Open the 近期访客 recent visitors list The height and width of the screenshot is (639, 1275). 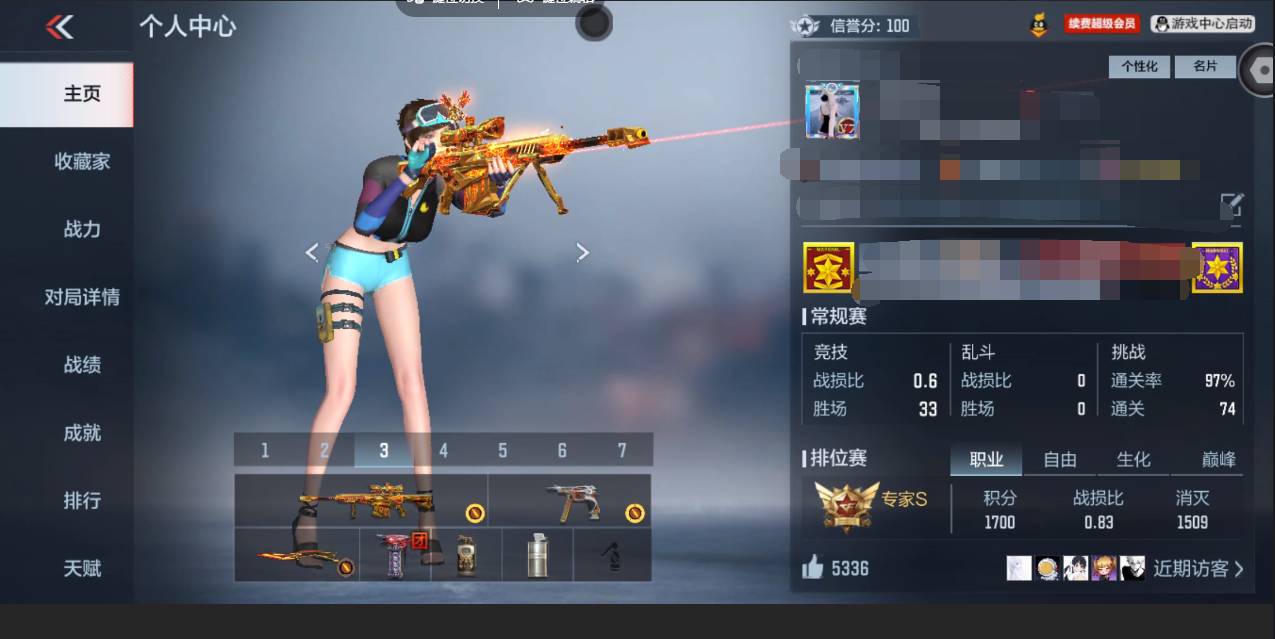pyautogui.click(x=1198, y=569)
